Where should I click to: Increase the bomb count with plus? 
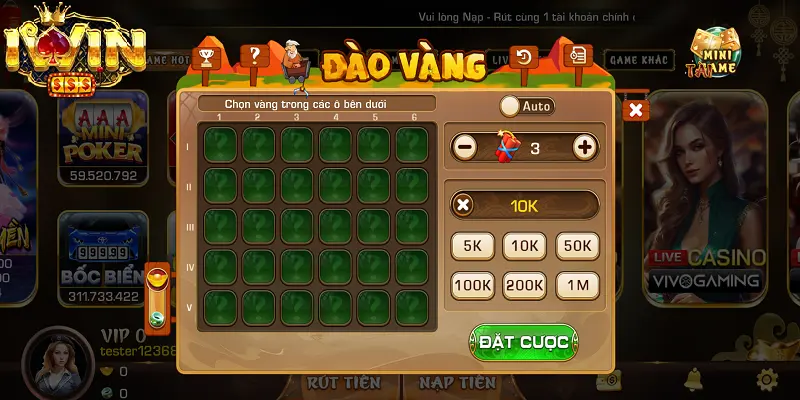[585, 148]
